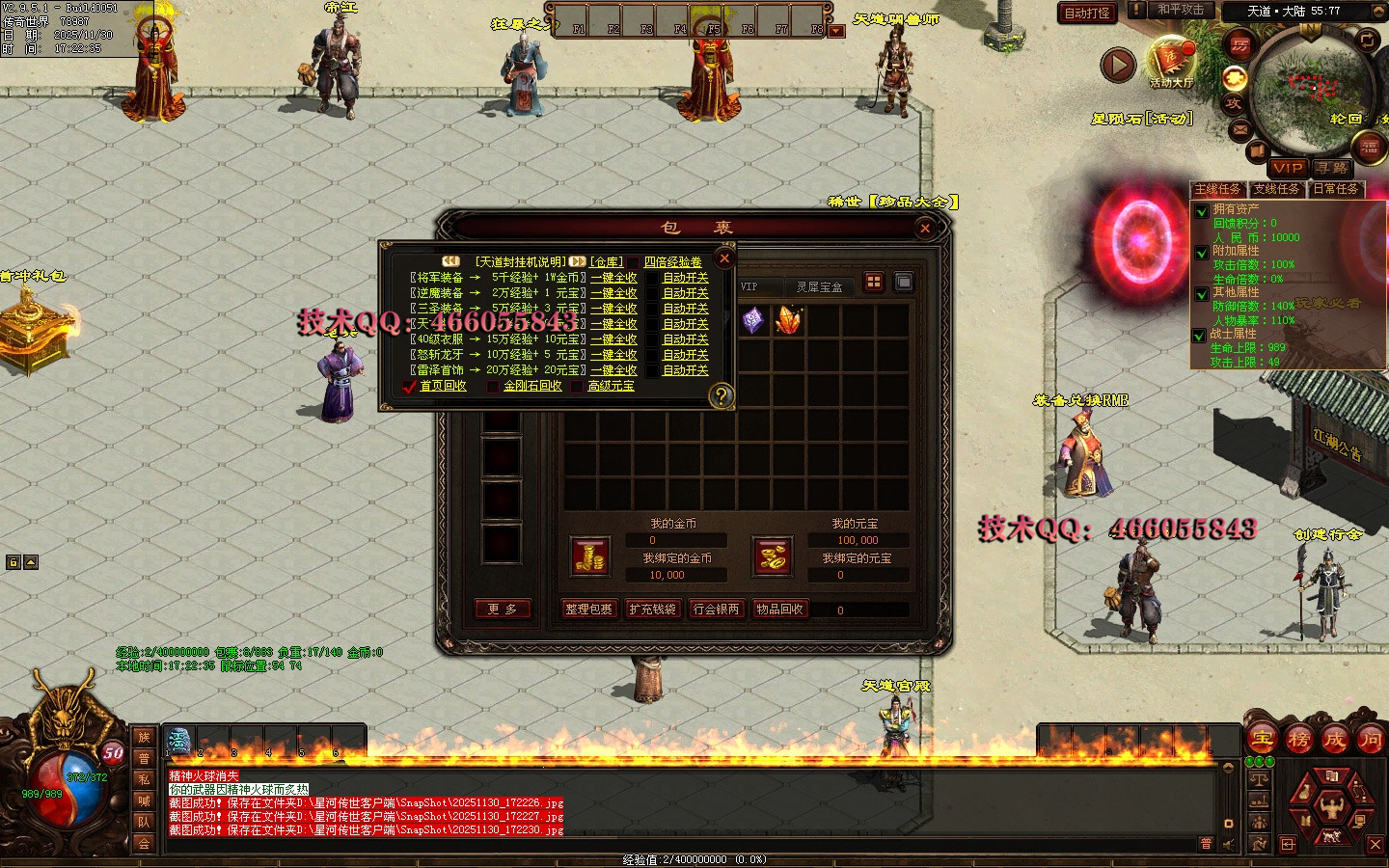Click the 行会银两 guild silver button
1389x868 pixels.
click(717, 609)
